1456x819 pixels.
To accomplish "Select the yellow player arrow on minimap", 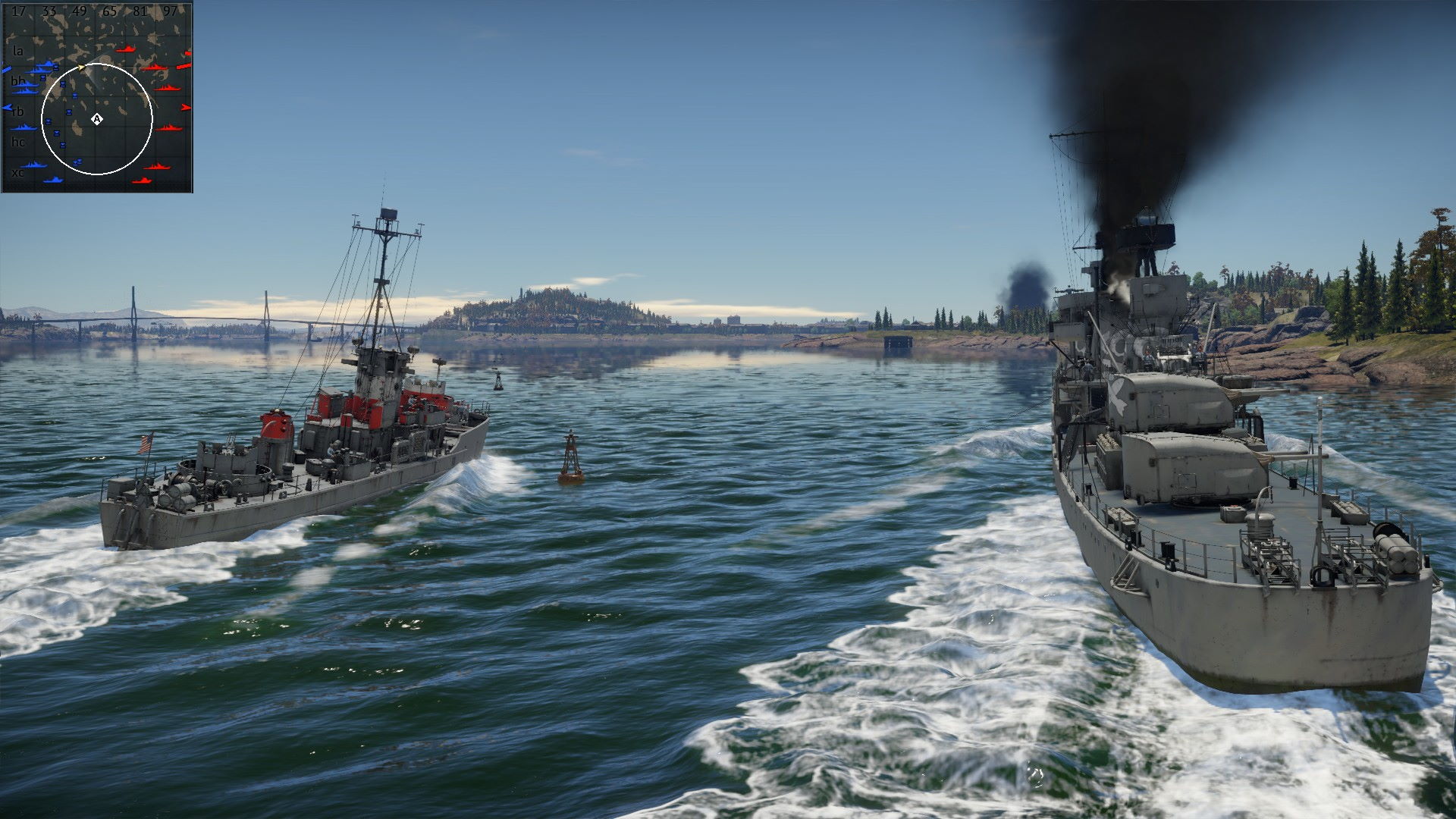I will point(82,68).
